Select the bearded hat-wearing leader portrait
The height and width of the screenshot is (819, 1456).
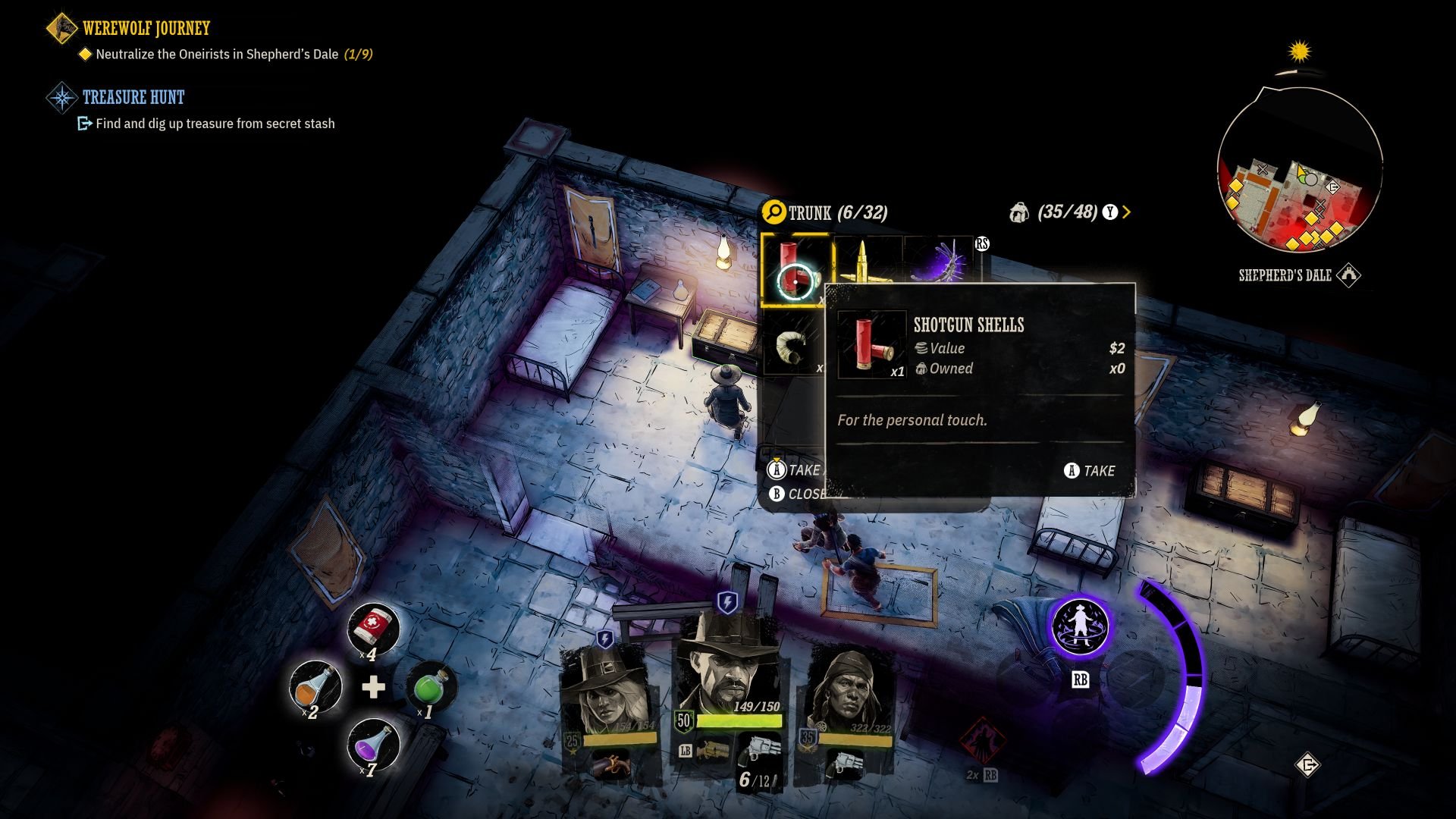726,667
